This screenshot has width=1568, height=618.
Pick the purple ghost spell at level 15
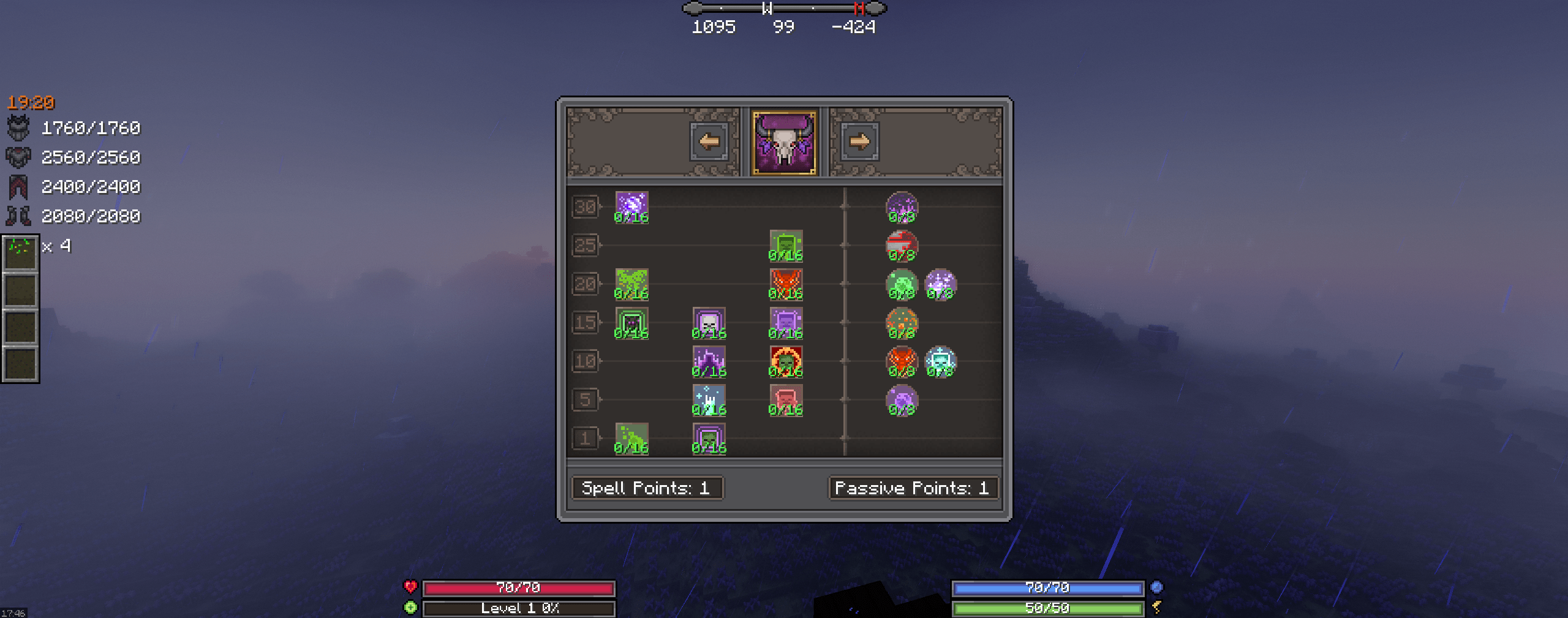pyautogui.click(x=787, y=322)
